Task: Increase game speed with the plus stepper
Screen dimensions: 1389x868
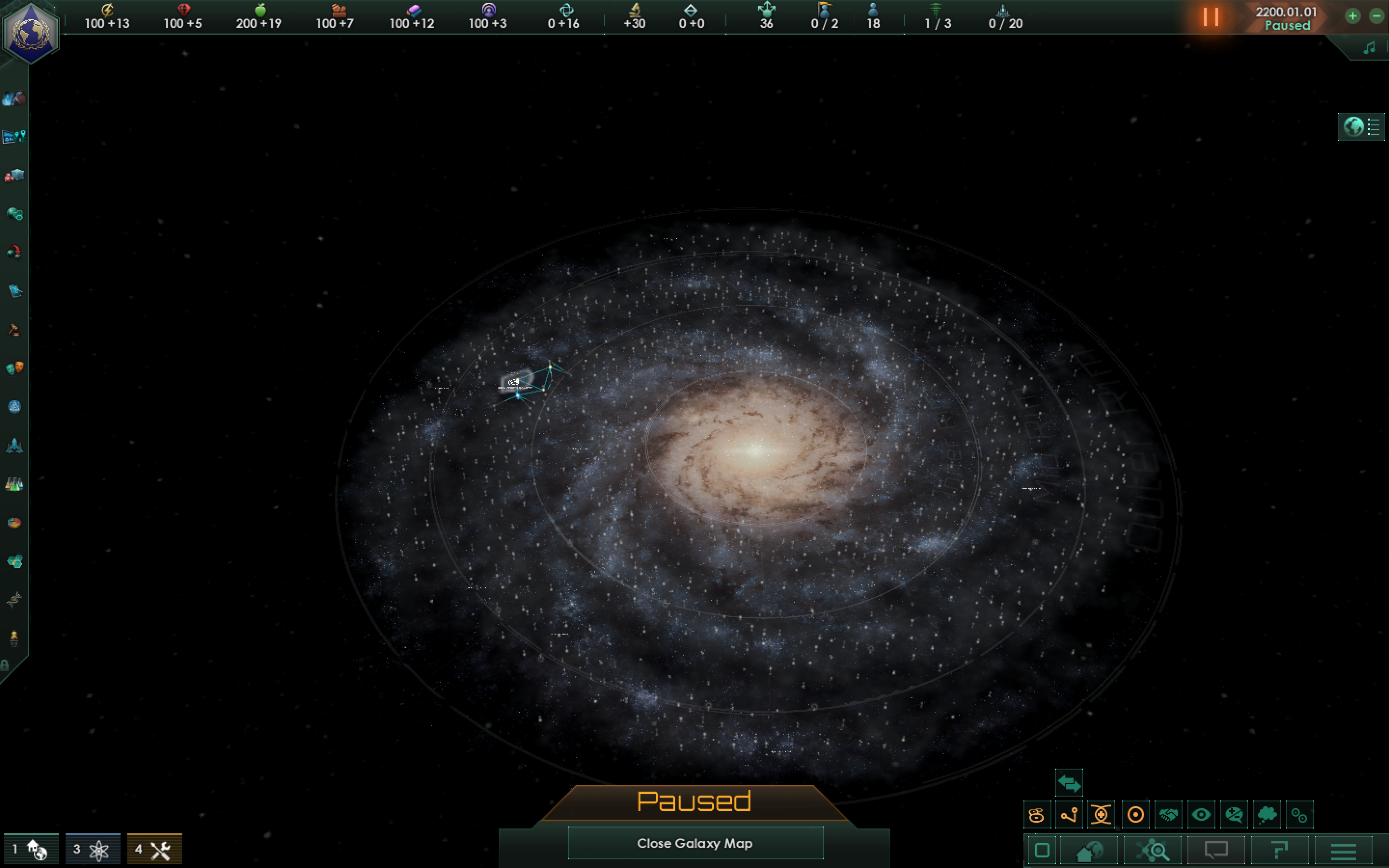Action: [x=1353, y=16]
